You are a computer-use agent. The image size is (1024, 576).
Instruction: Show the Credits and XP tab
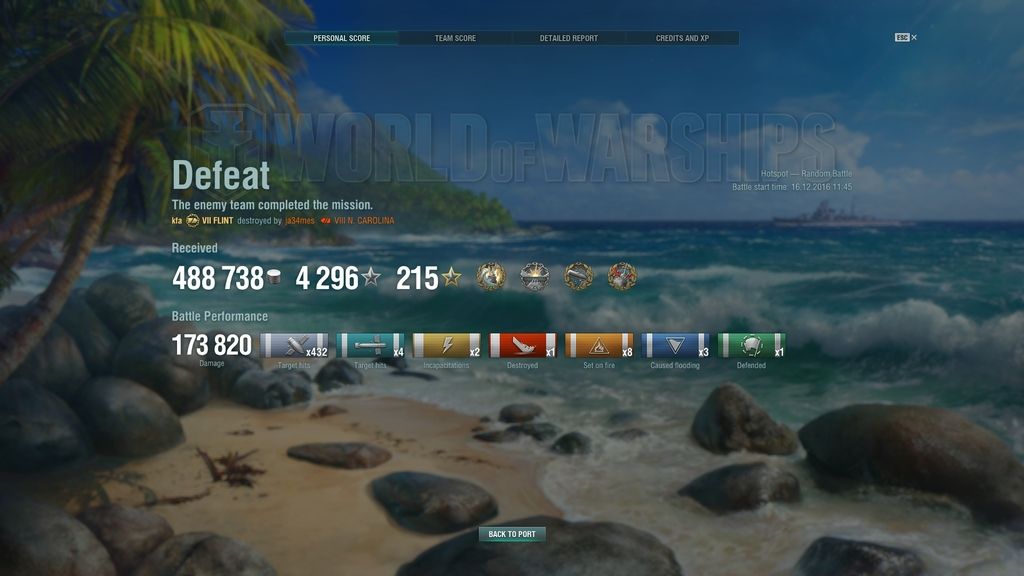point(682,38)
